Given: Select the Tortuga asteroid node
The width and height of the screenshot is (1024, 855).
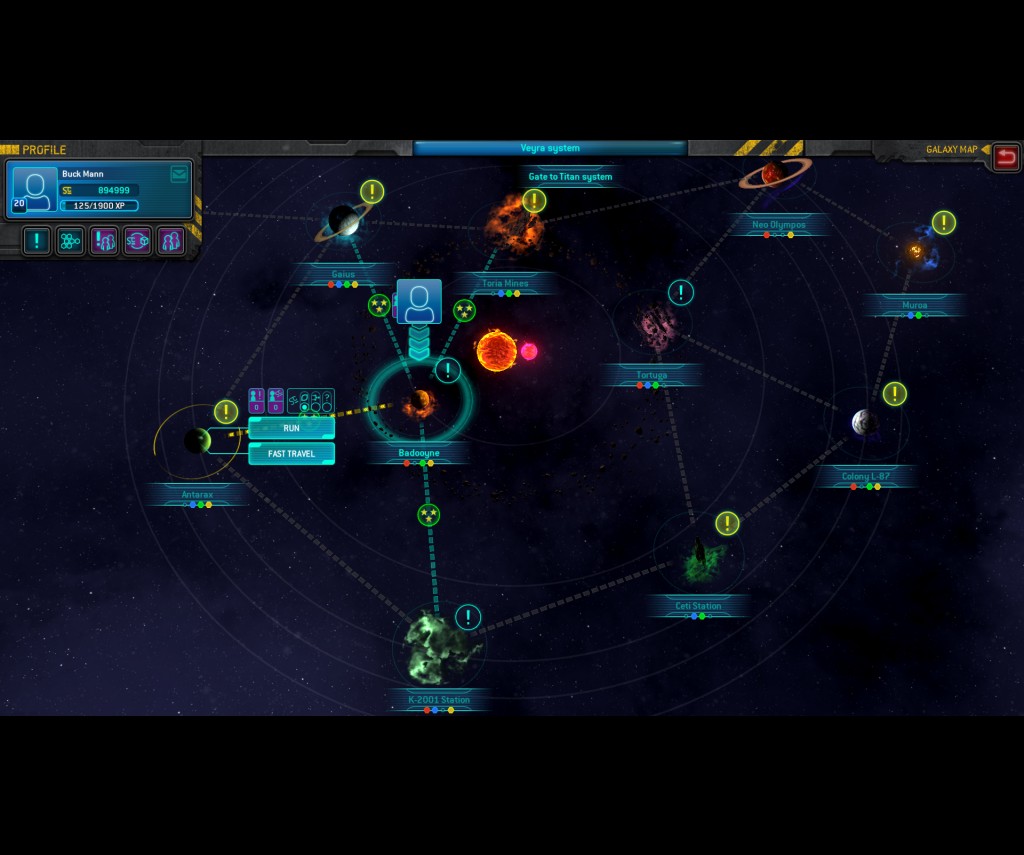Looking at the screenshot, I should (656, 326).
